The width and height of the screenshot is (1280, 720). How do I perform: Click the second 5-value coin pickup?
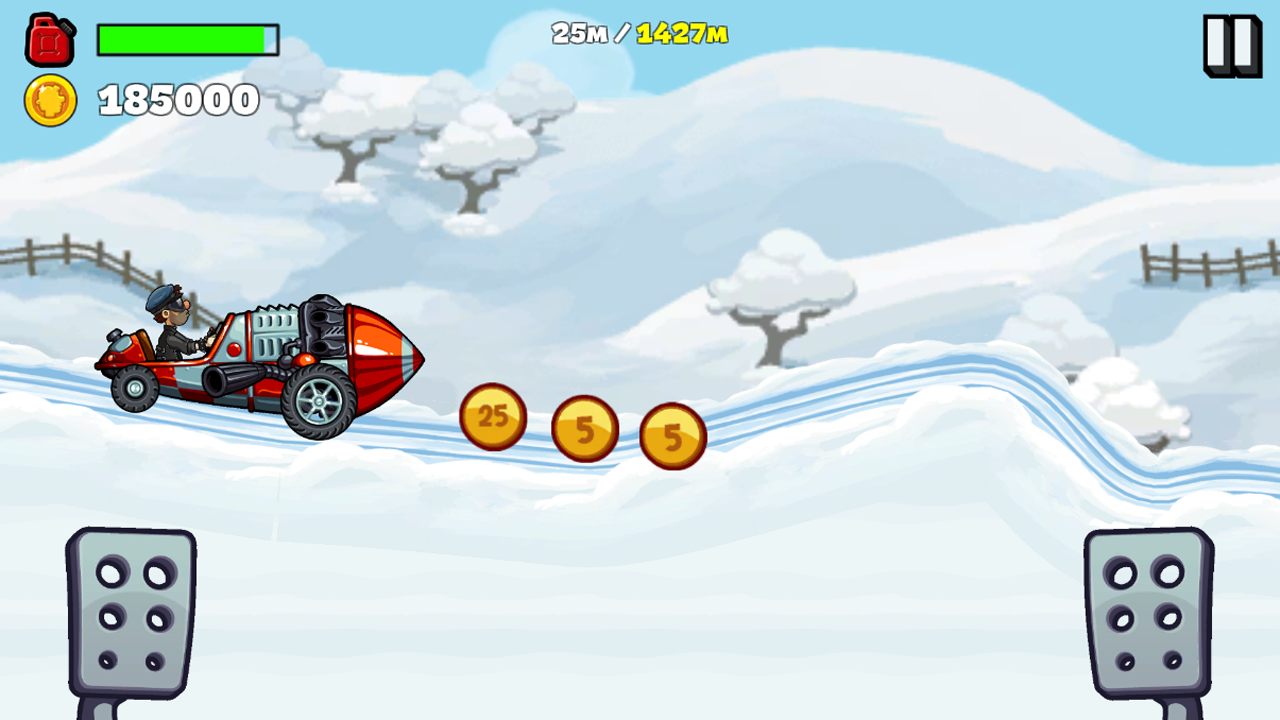coord(675,437)
